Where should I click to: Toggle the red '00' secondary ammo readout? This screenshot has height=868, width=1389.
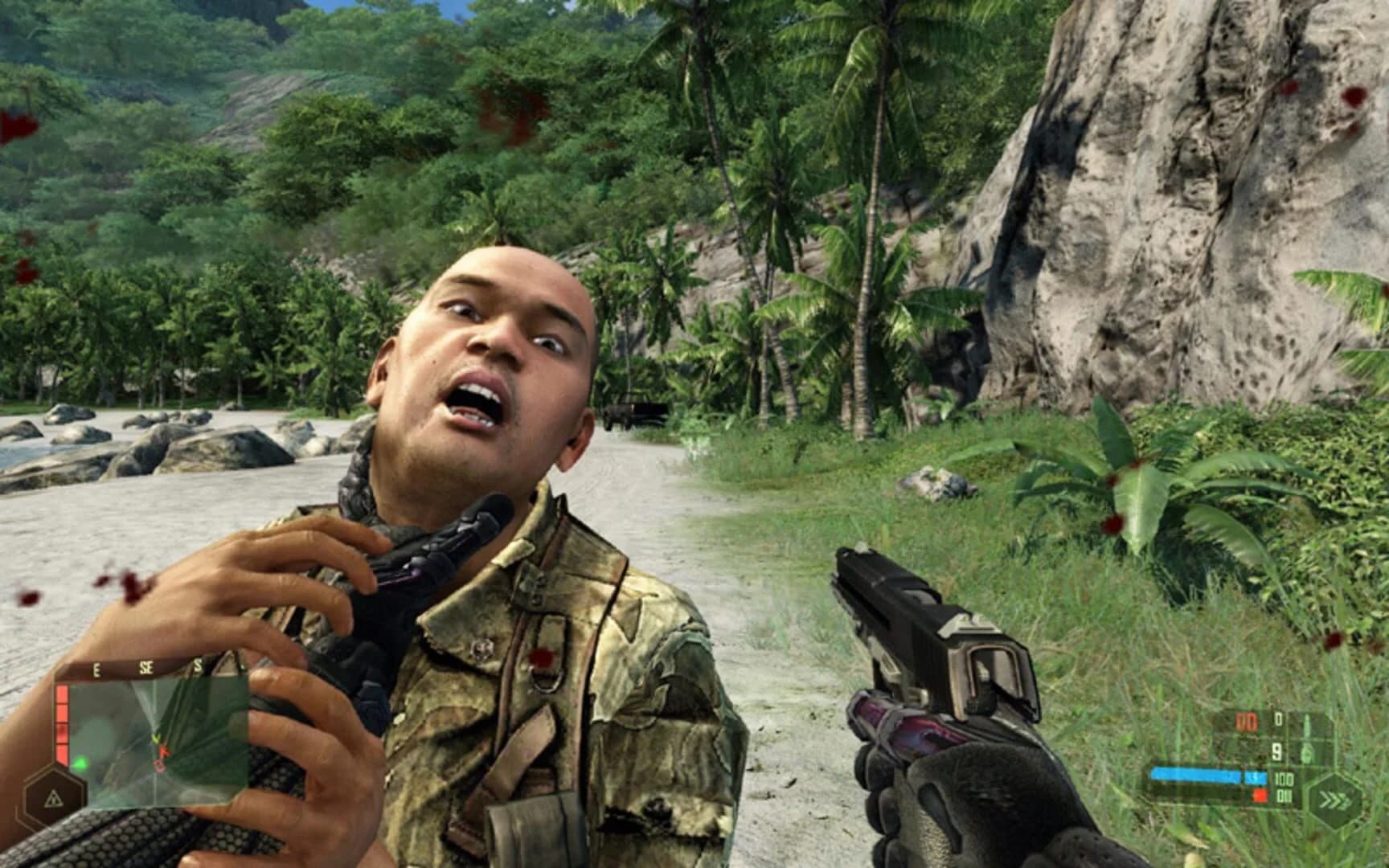pyautogui.click(x=1248, y=721)
